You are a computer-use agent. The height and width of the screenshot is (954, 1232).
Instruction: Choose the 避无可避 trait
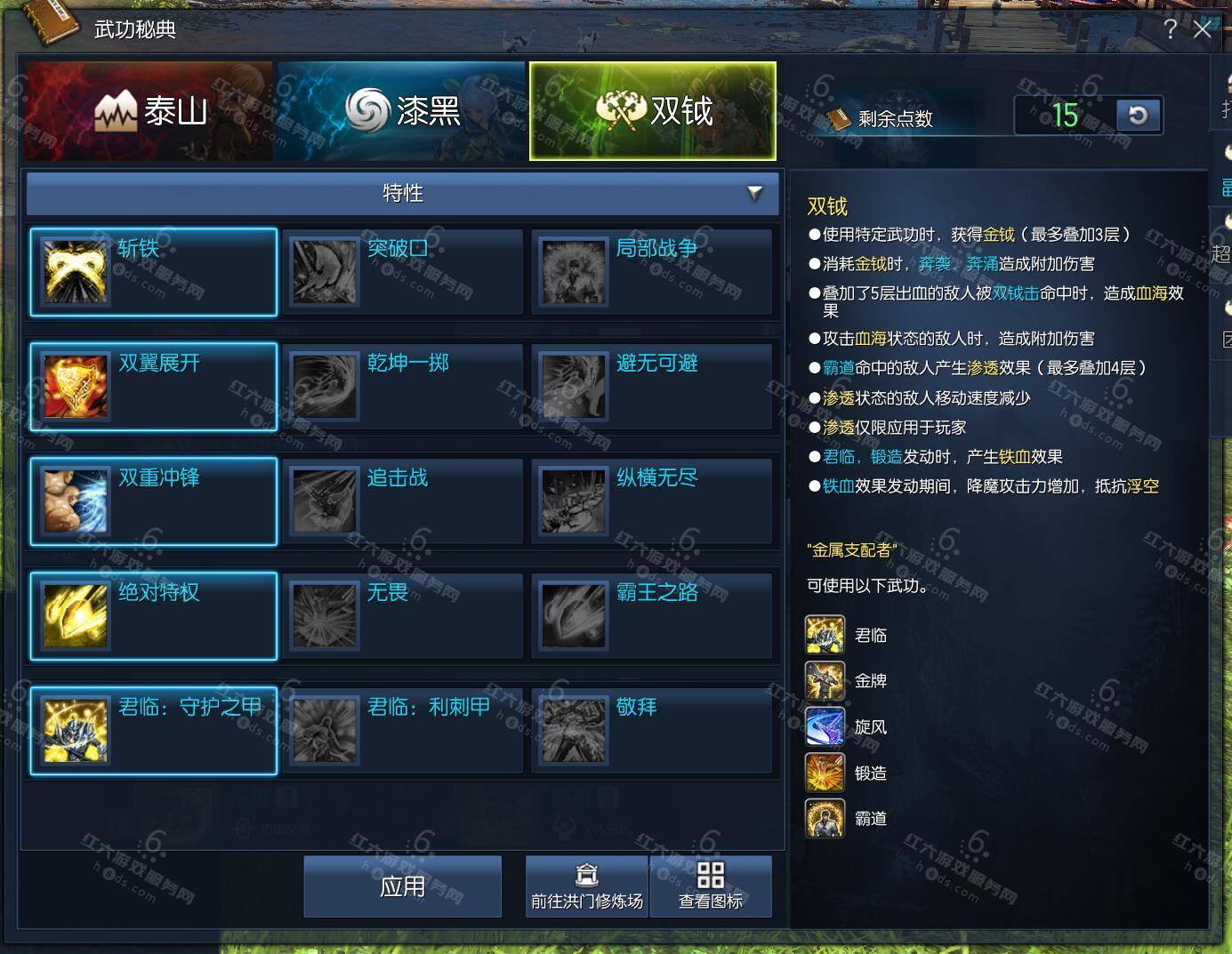pos(652,387)
